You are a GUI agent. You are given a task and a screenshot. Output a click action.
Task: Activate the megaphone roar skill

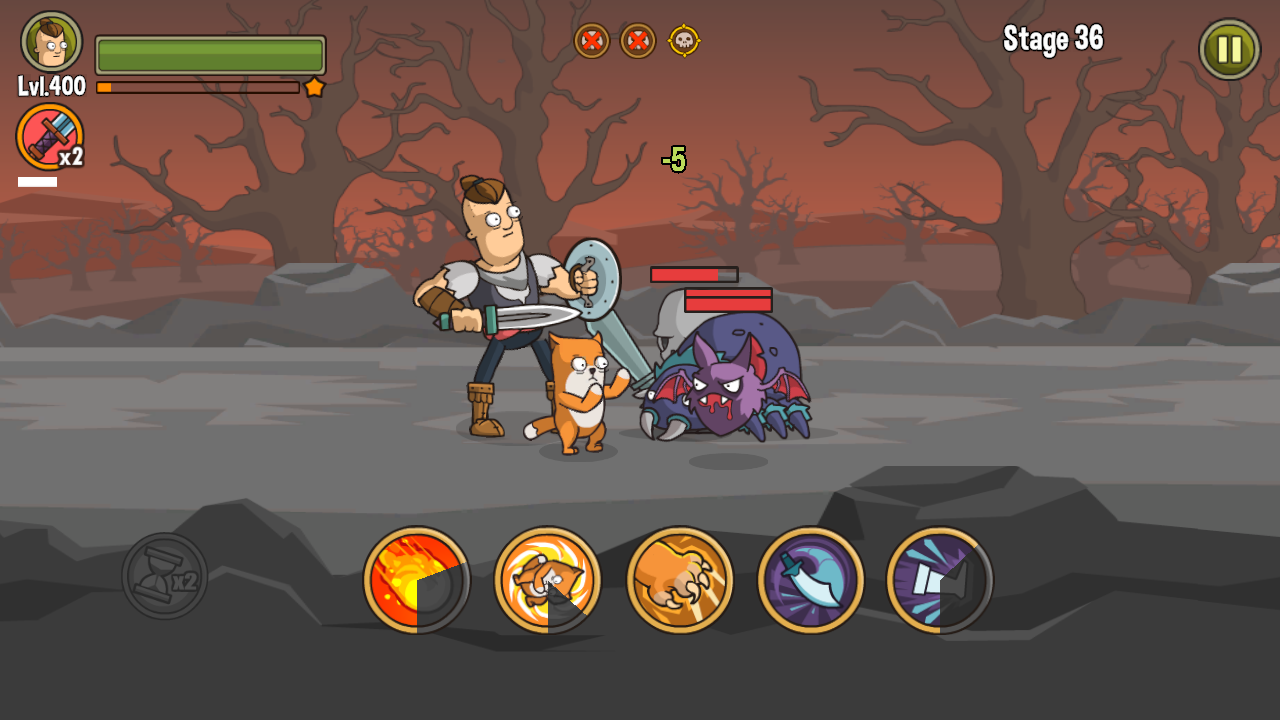pyautogui.click(x=940, y=580)
